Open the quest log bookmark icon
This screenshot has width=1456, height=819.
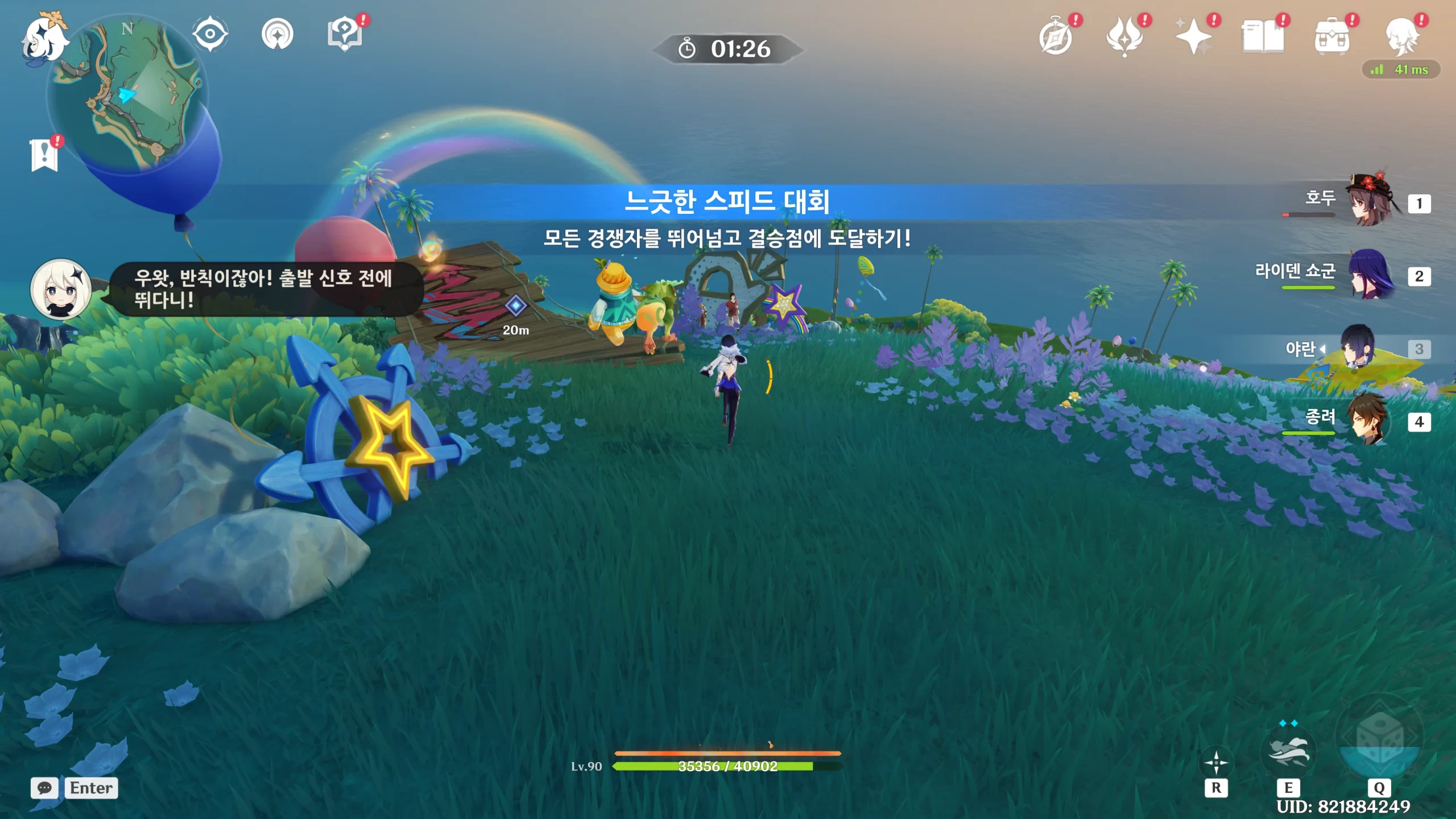pos(44,154)
